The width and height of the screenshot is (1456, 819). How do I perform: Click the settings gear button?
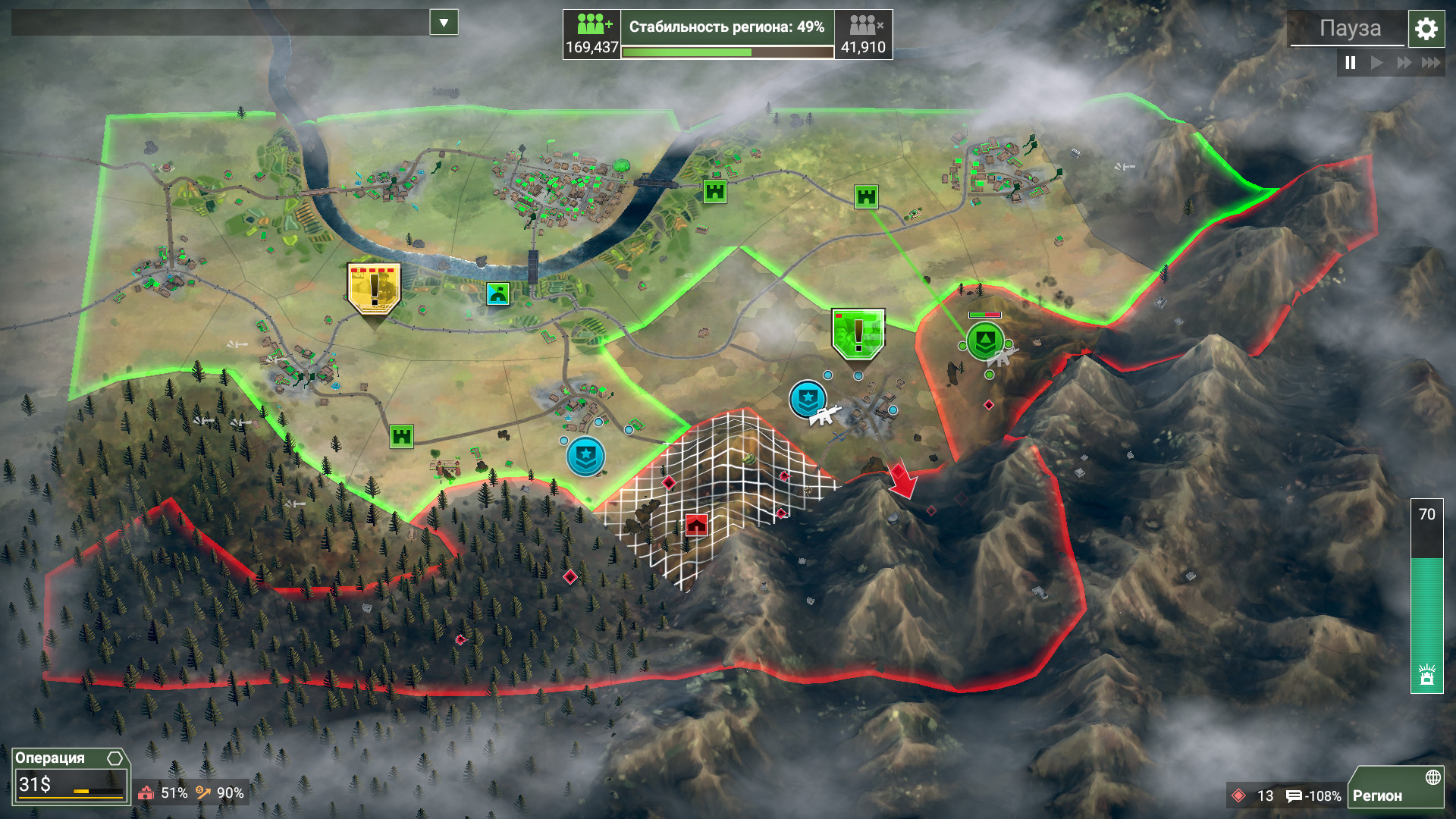coord(1426,29)
